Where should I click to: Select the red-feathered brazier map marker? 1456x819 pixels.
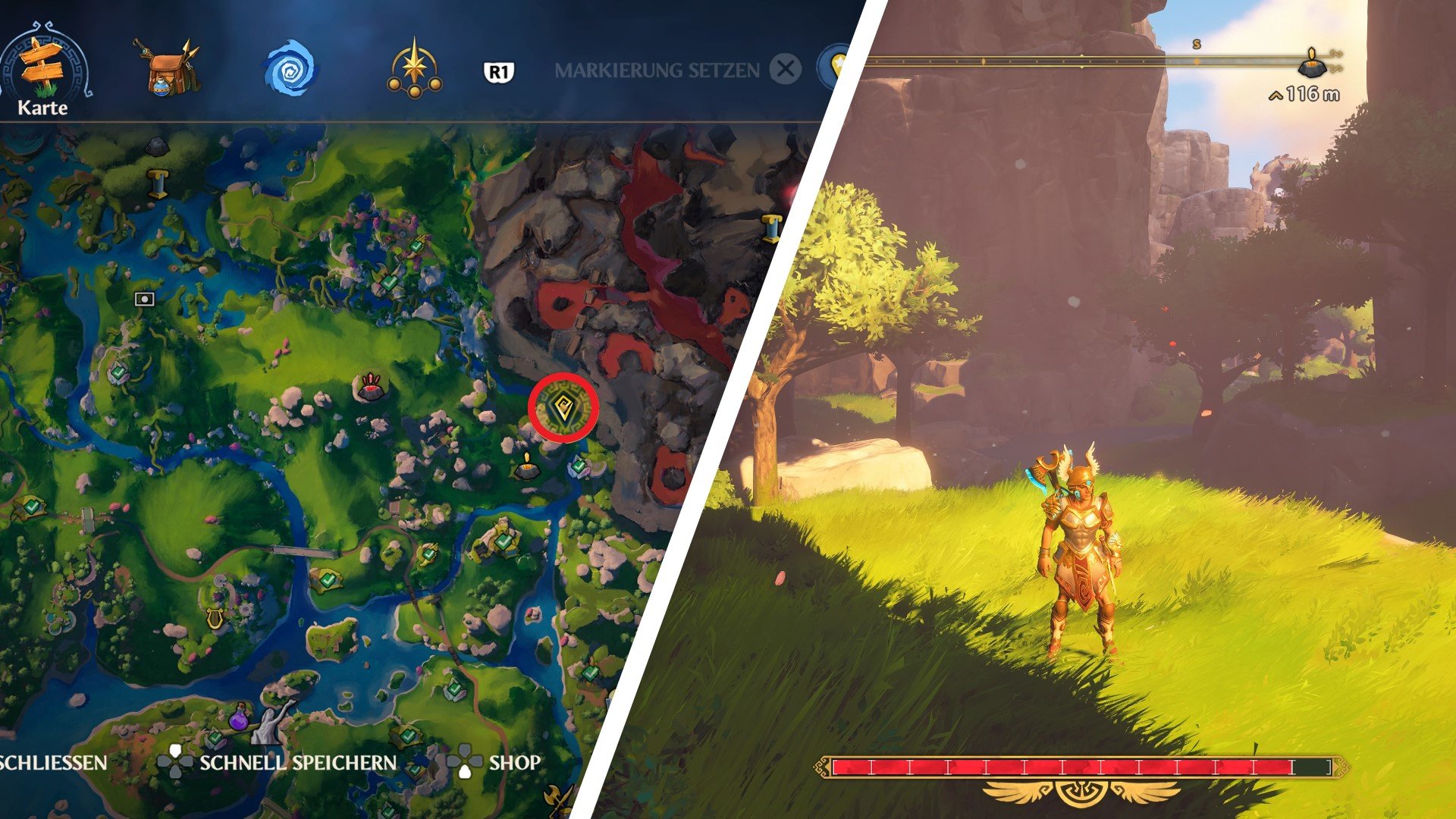pos(370,387)
